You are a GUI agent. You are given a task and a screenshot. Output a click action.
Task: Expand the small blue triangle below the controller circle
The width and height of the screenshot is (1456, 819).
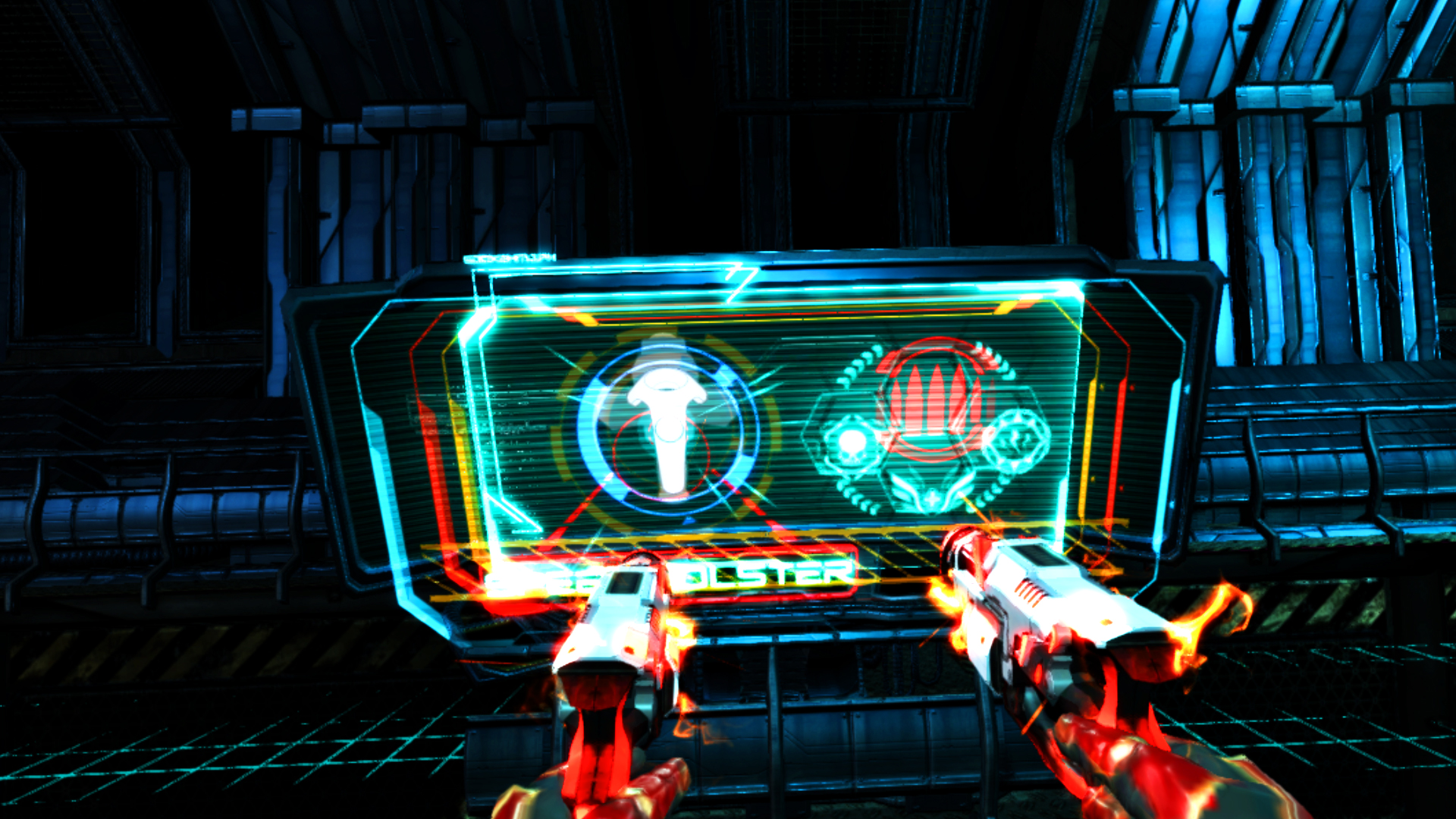[x=690, y=519]
